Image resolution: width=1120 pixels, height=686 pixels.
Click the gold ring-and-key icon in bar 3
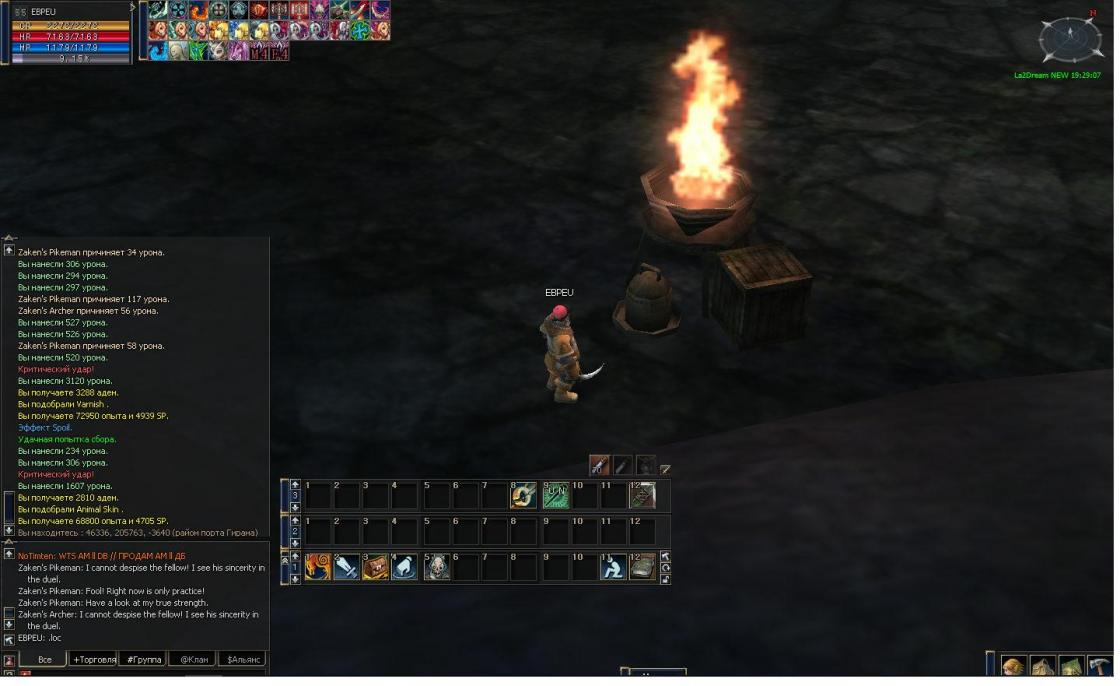523,495
